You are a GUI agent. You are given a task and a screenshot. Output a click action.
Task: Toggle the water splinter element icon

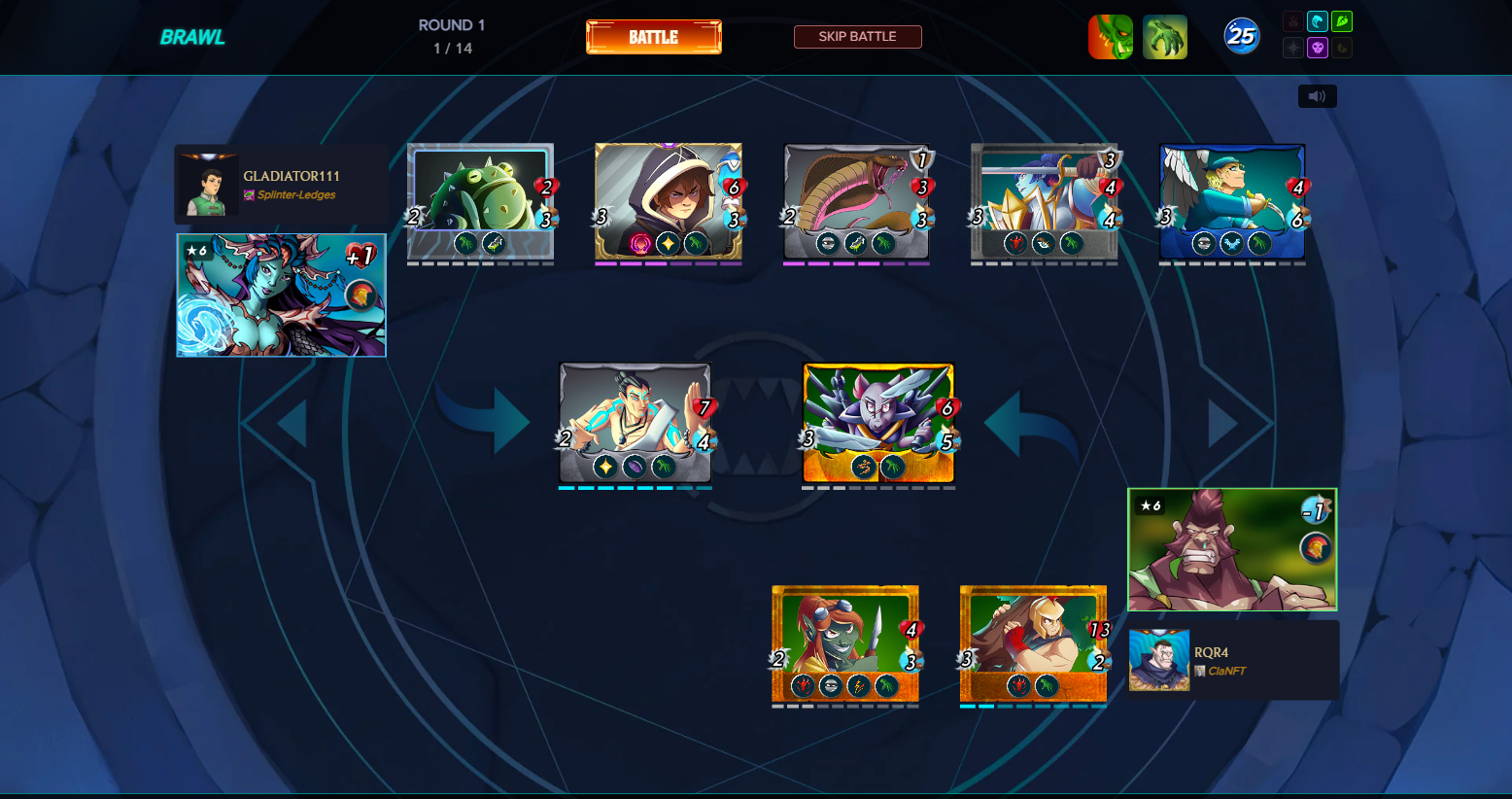(x=1318, y=21)
